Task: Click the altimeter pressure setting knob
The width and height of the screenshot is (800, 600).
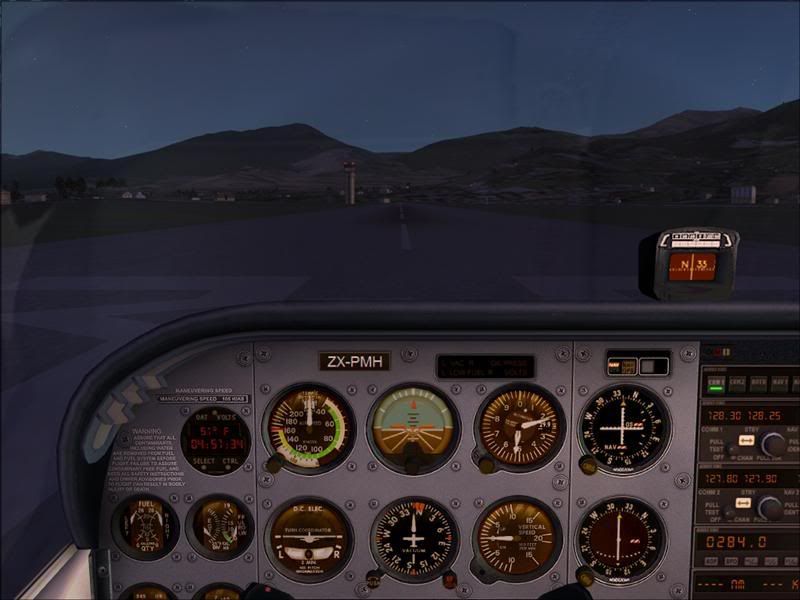Action: tap(486, 464)
